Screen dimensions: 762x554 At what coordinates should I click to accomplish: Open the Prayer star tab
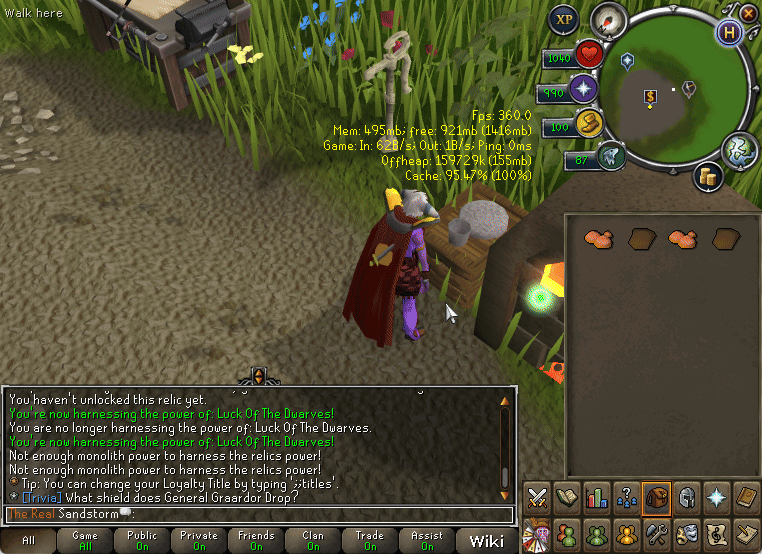coord(717,497)
